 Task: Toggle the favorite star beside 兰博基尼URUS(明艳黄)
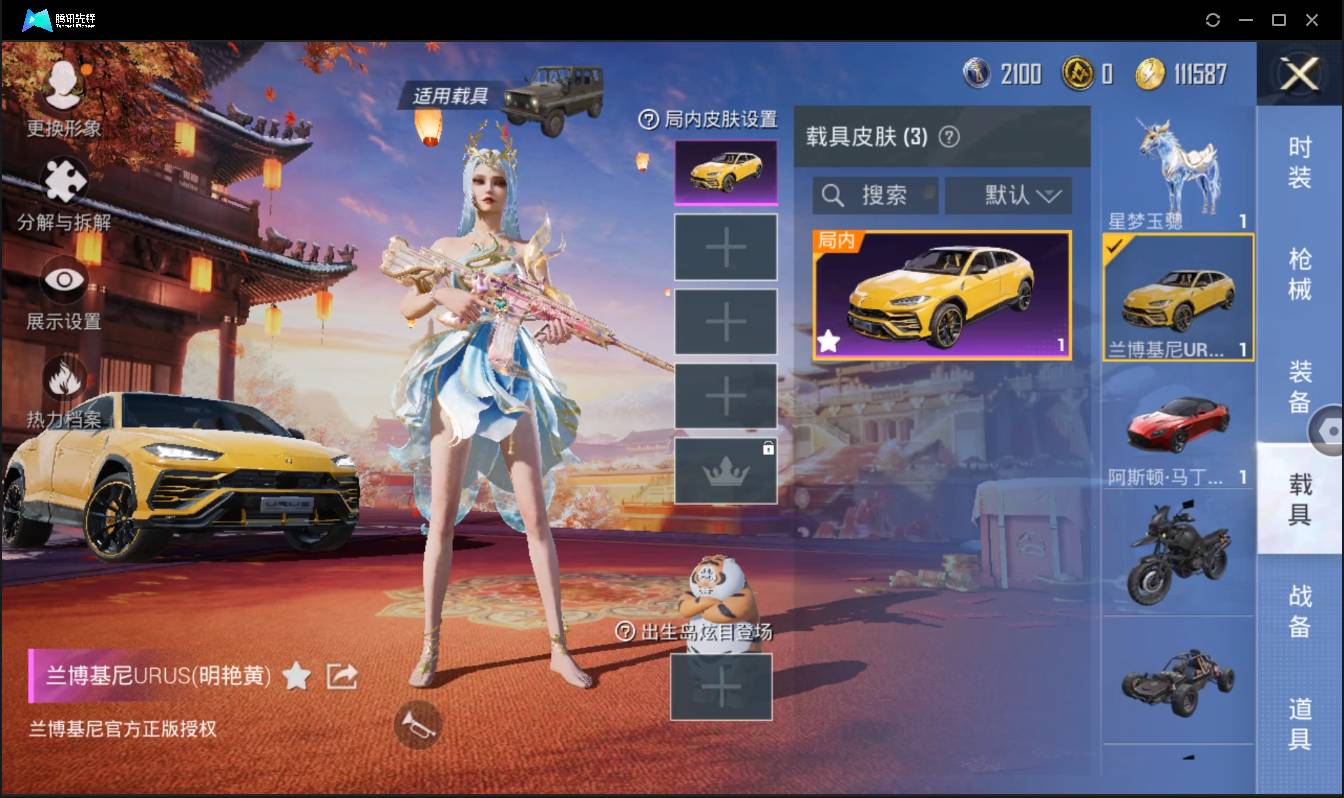(296, 676)
